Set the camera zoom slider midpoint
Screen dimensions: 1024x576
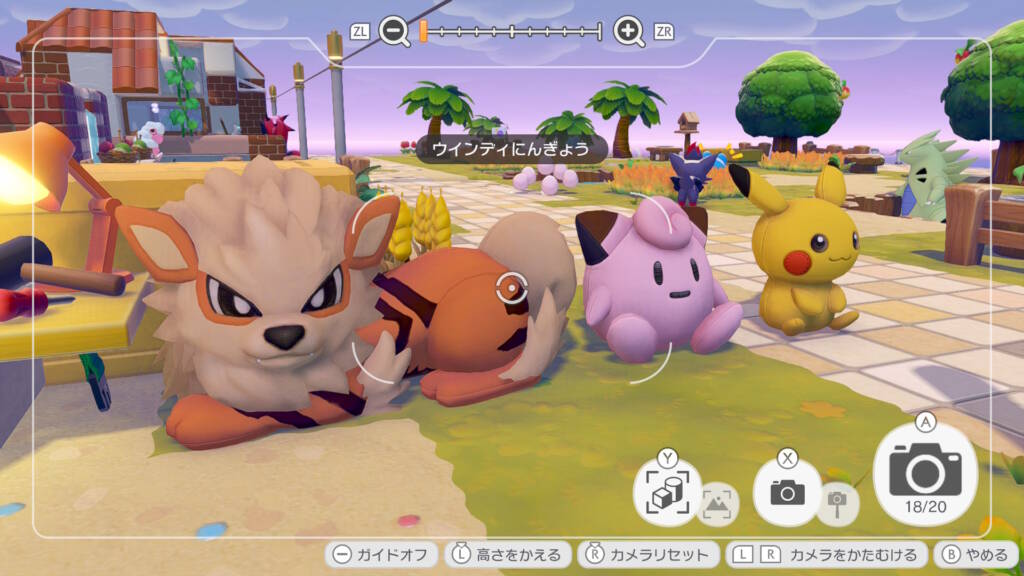point(511,32)
